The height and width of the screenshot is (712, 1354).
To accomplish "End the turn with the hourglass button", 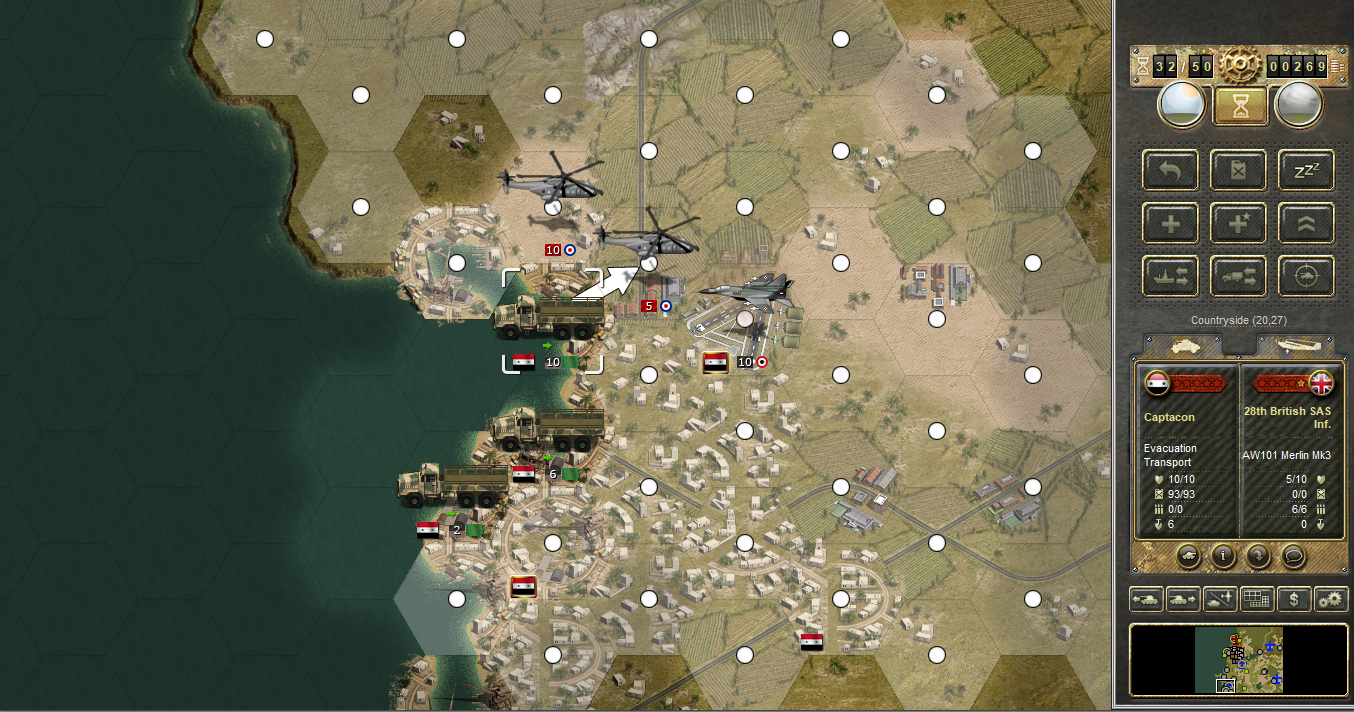I will (x=1240, y=104).
